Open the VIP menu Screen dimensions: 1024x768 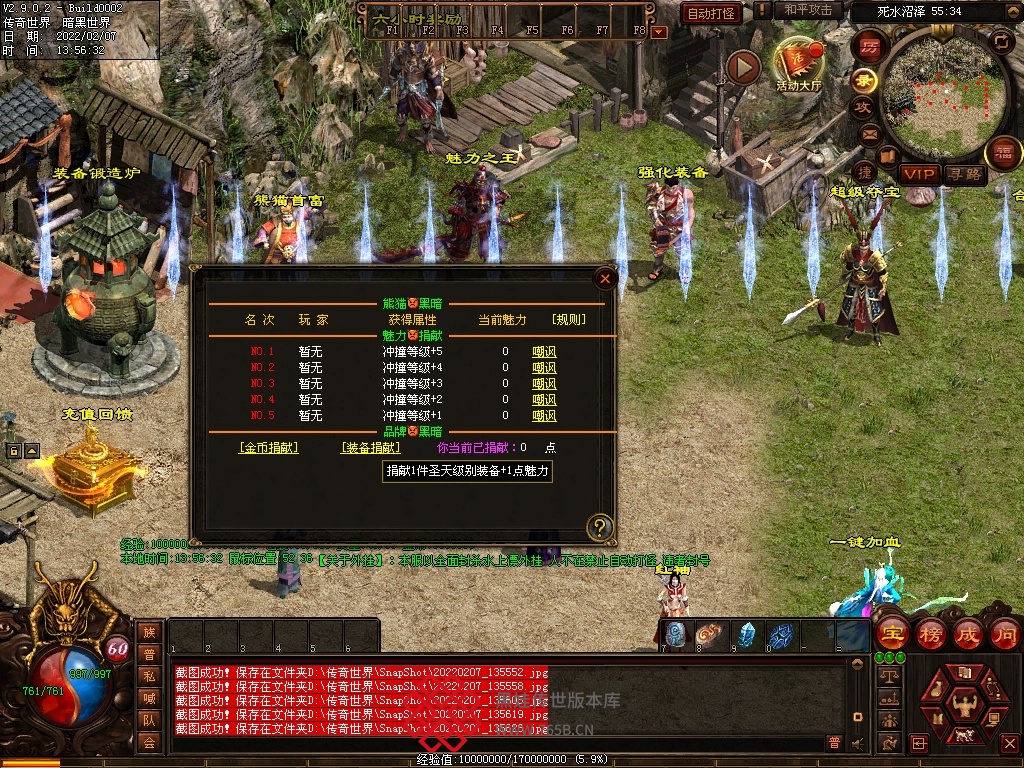click(918, 174)
